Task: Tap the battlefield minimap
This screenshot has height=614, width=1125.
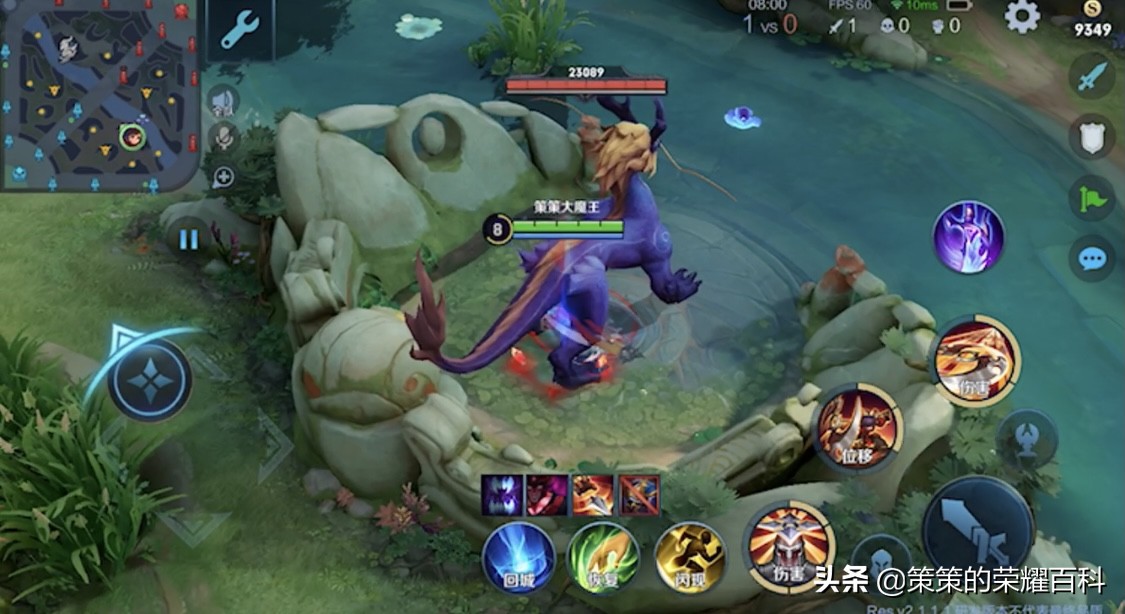Action: (100, 95)
